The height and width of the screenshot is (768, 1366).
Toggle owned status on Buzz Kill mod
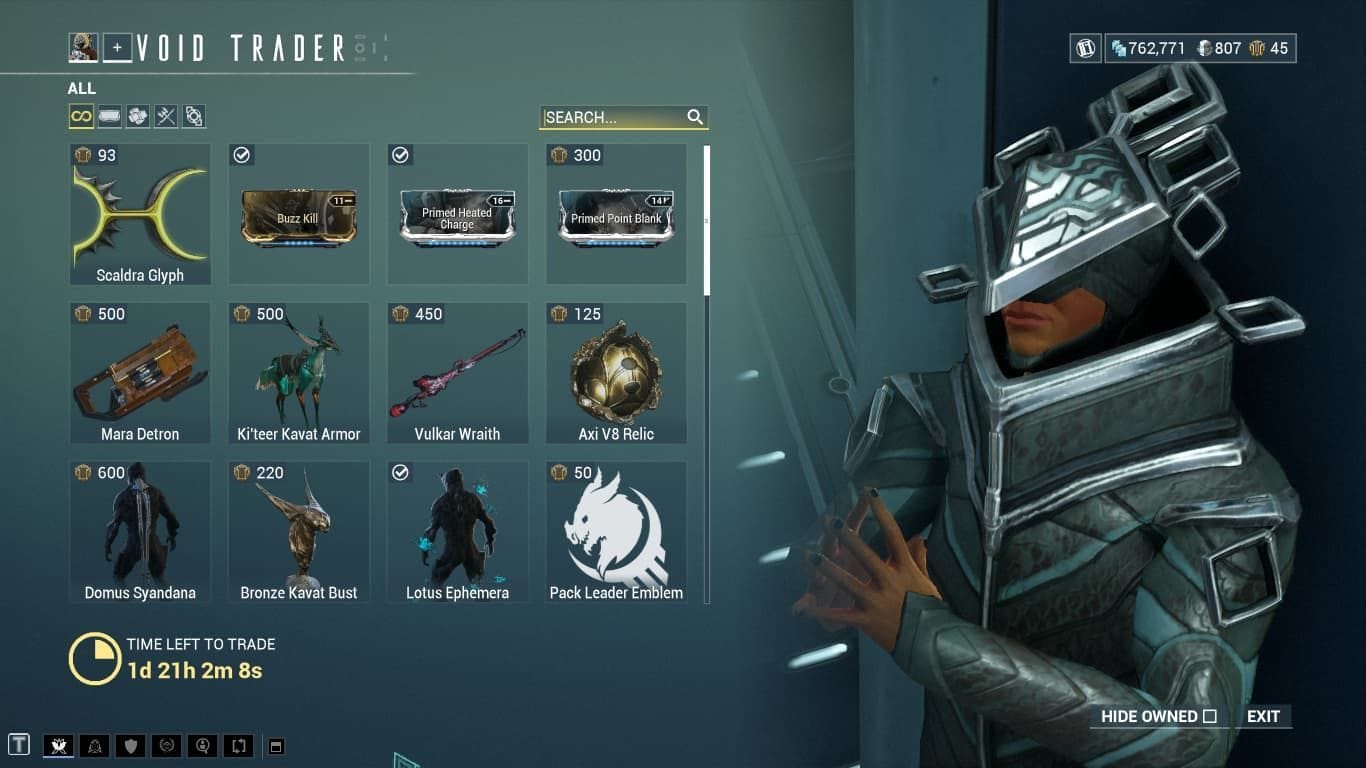click(x=240, y=155)
